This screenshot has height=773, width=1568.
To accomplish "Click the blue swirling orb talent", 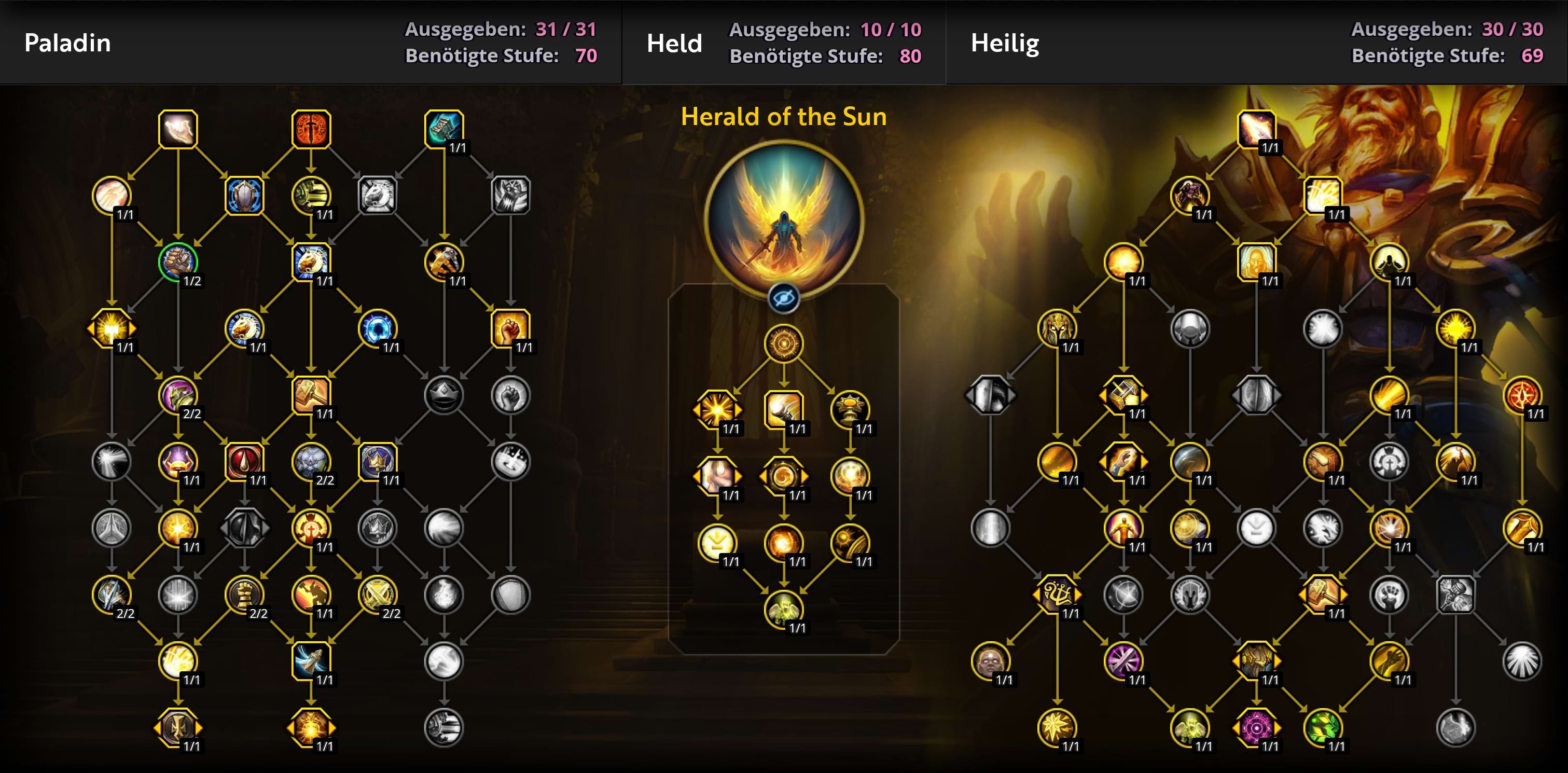I will point(378,328).
